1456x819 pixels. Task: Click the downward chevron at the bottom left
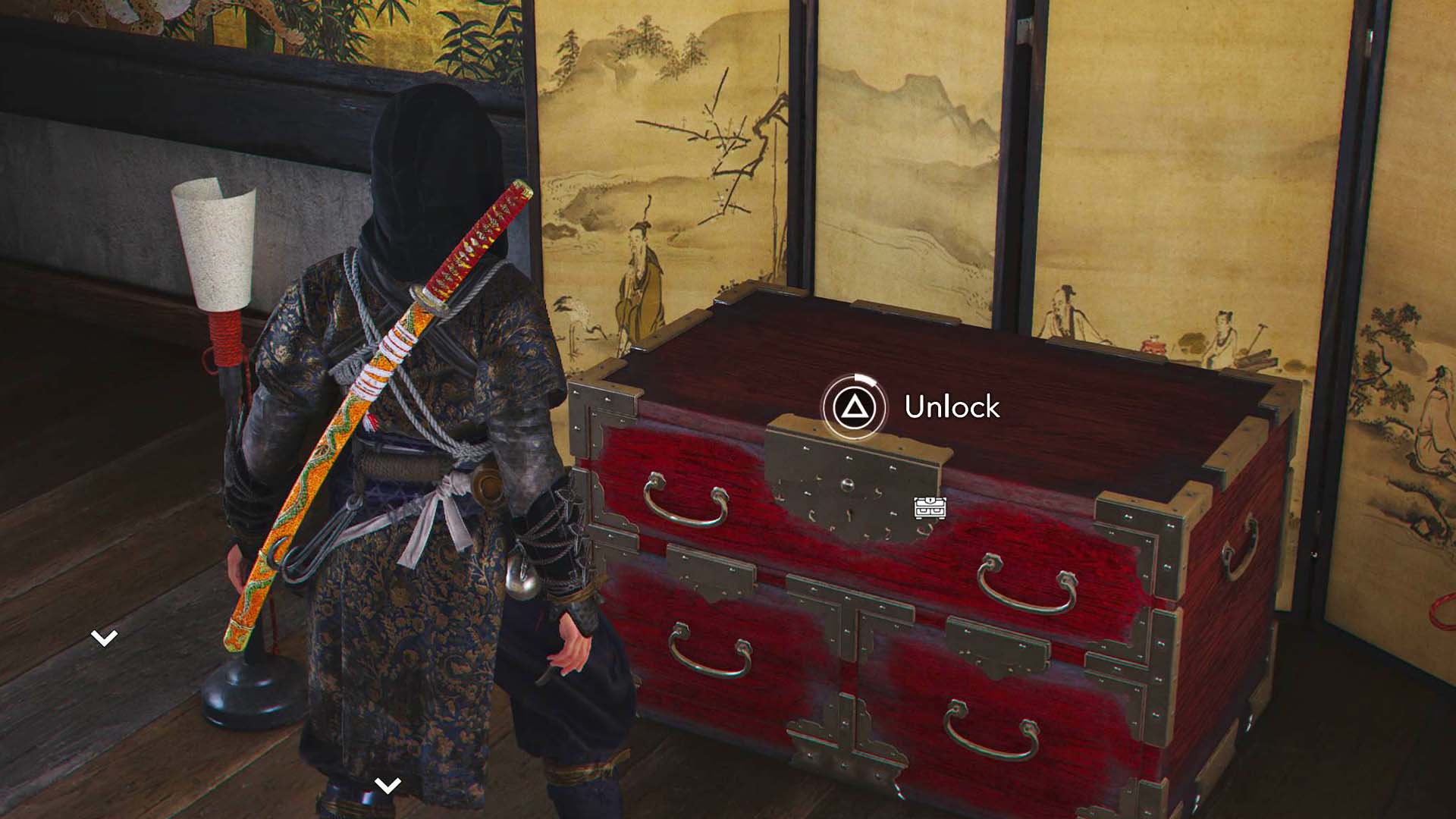[106, 638]
